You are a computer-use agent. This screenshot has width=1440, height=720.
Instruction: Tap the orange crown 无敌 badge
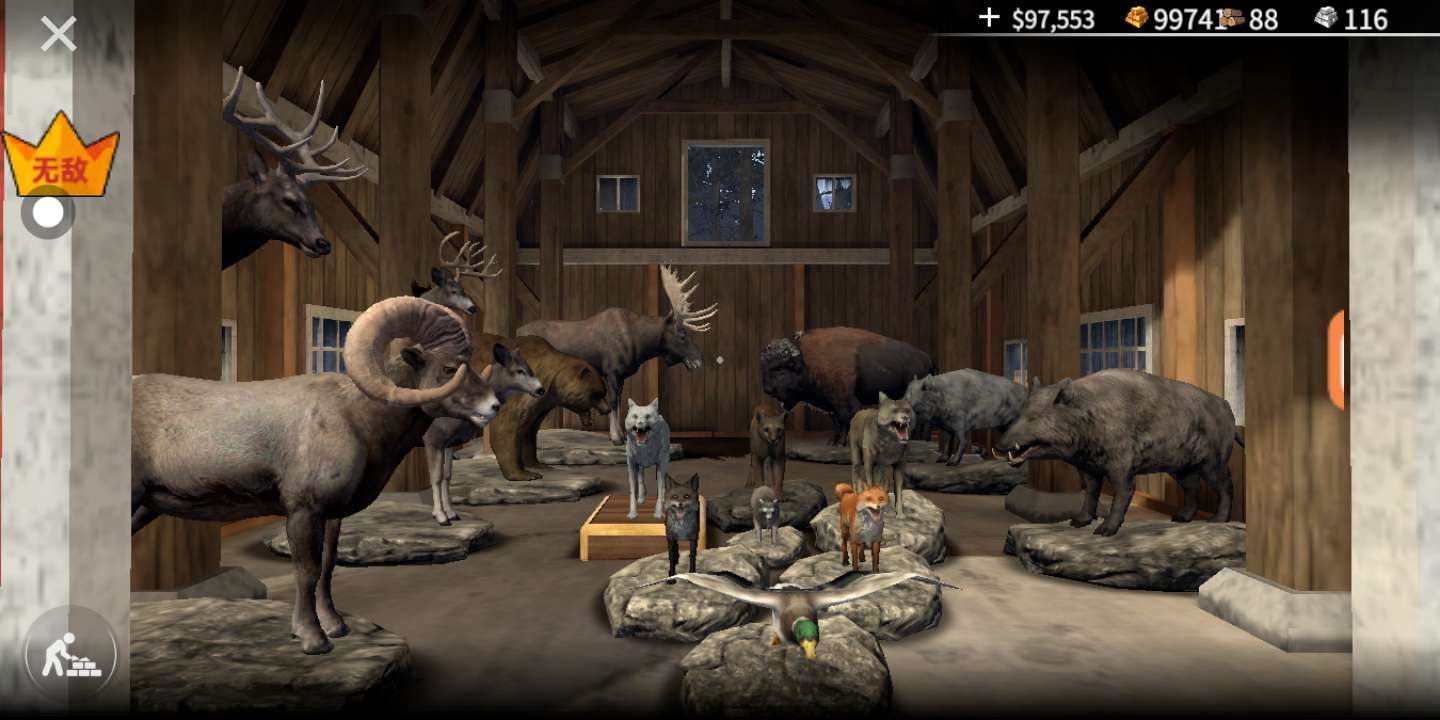tap(60, 157)
